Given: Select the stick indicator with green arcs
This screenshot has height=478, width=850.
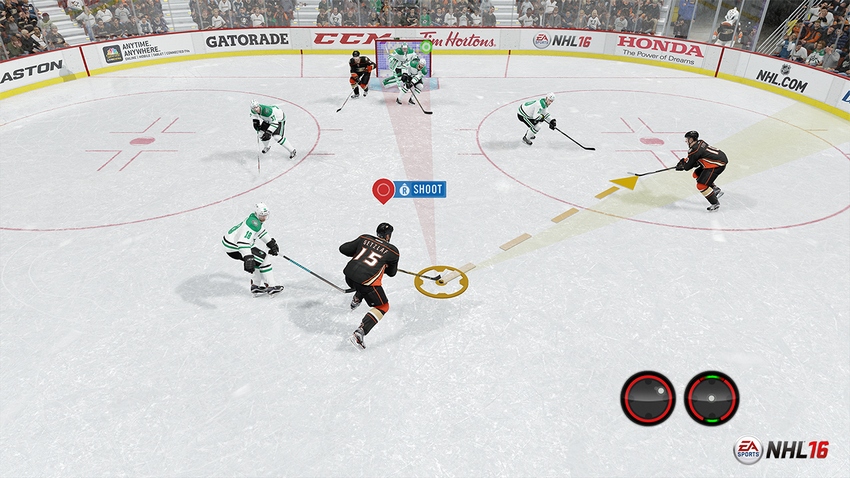Looking at the screenshot, I should [711, 397].
